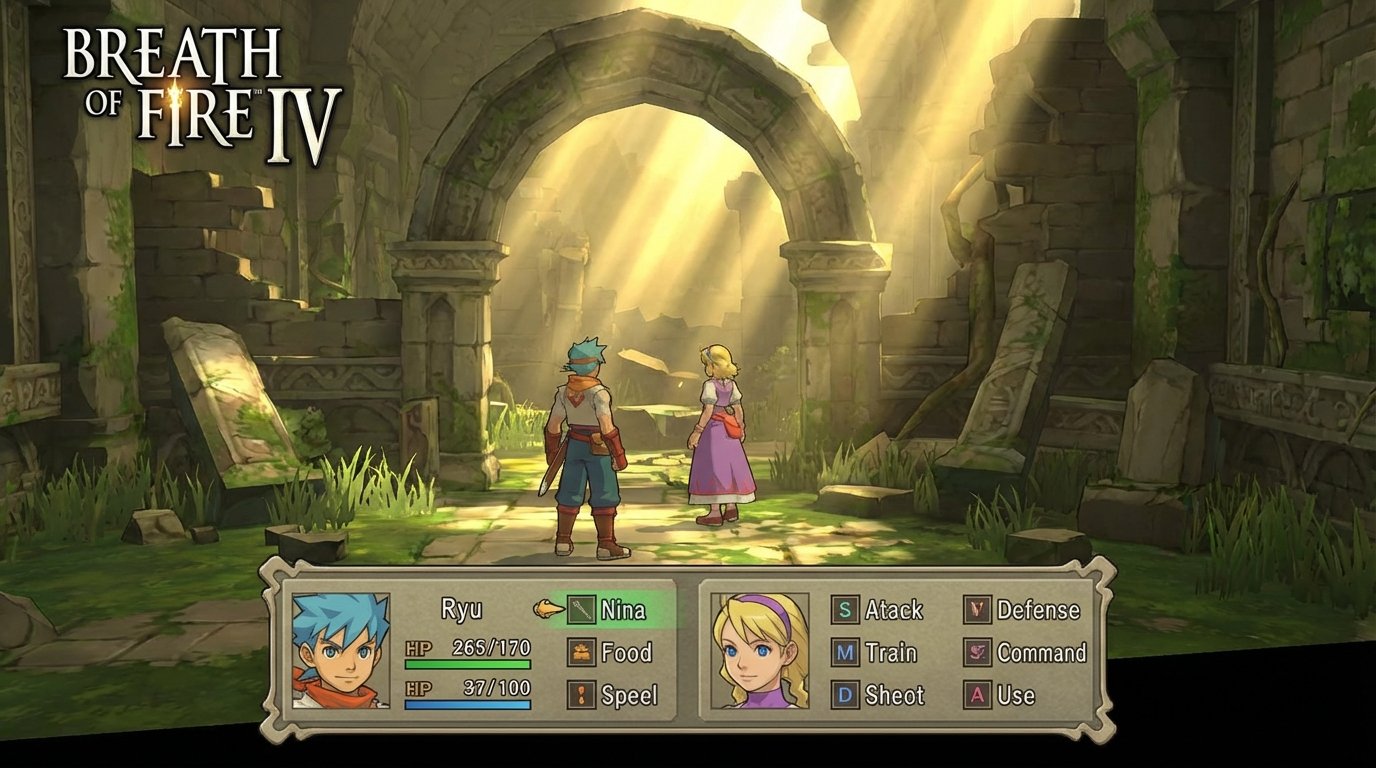Click the Food pouch icon
The height and width of the screenshot is (768, 1376).
coord(581,652)
